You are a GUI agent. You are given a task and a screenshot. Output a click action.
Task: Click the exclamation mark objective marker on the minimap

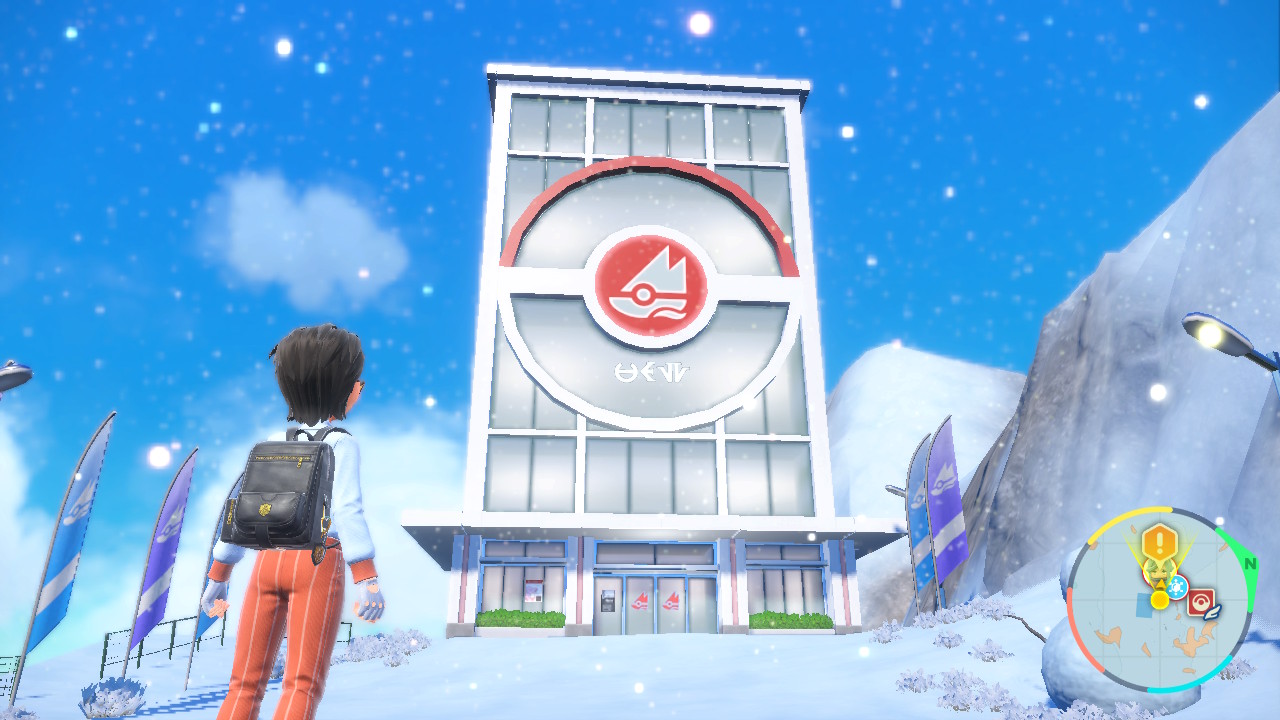1161,544
